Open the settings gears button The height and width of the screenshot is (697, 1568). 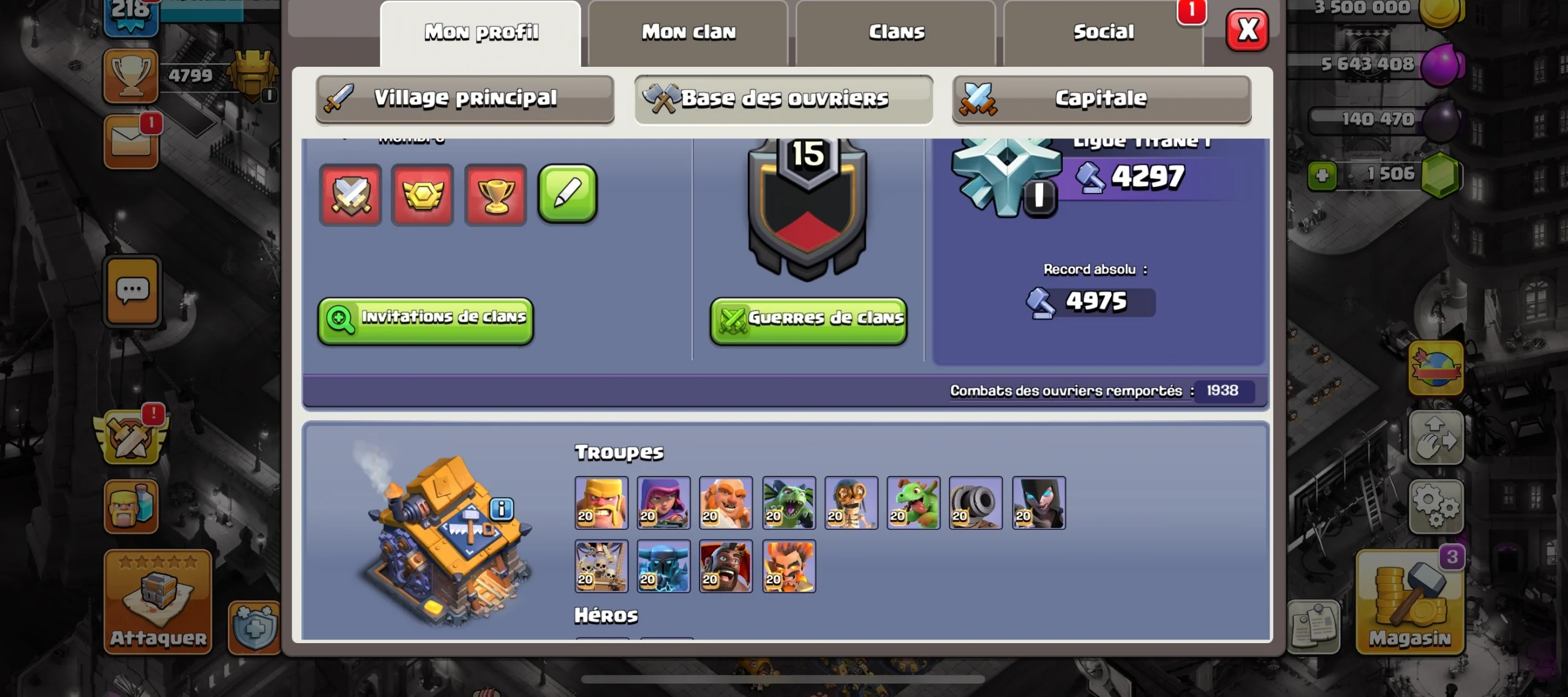[x=1436, y=506]
